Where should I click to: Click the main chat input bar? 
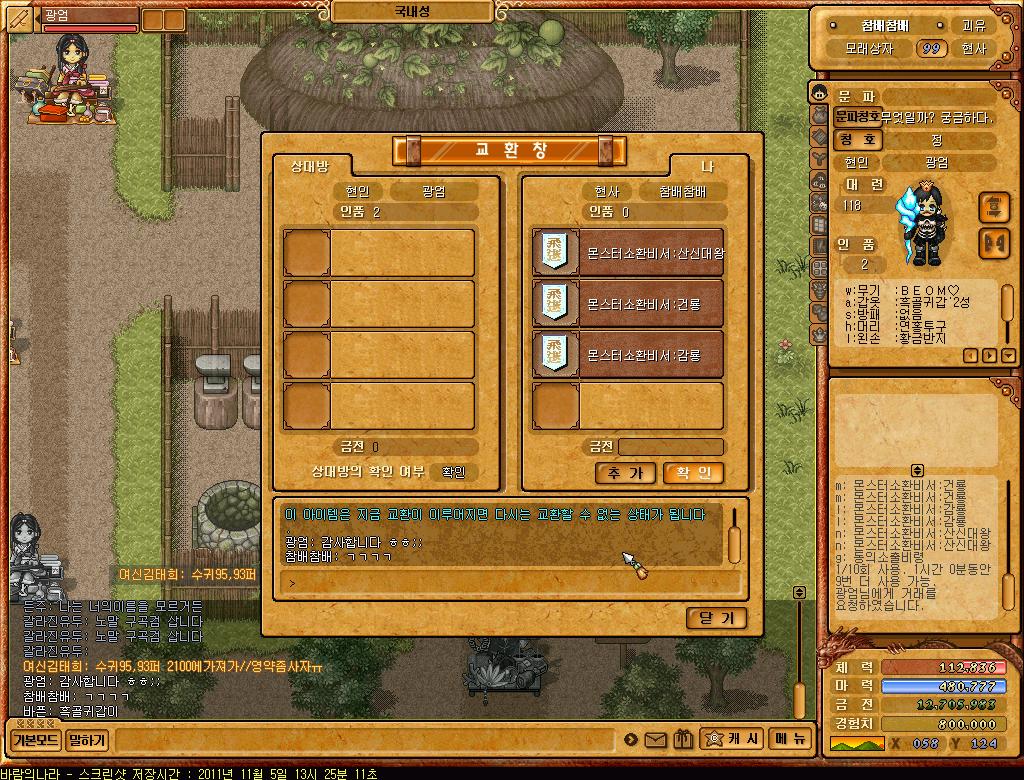(365, 741)
